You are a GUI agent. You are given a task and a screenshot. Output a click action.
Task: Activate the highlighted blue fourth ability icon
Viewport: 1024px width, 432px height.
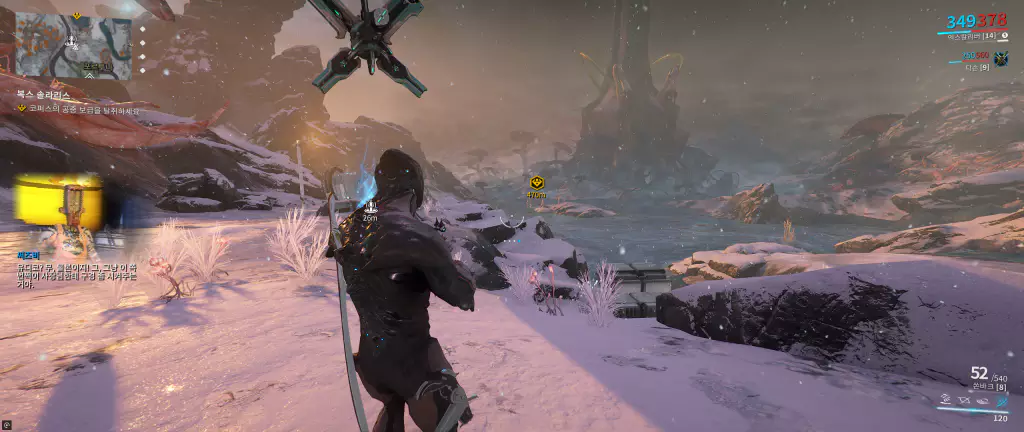(1002, 402)
